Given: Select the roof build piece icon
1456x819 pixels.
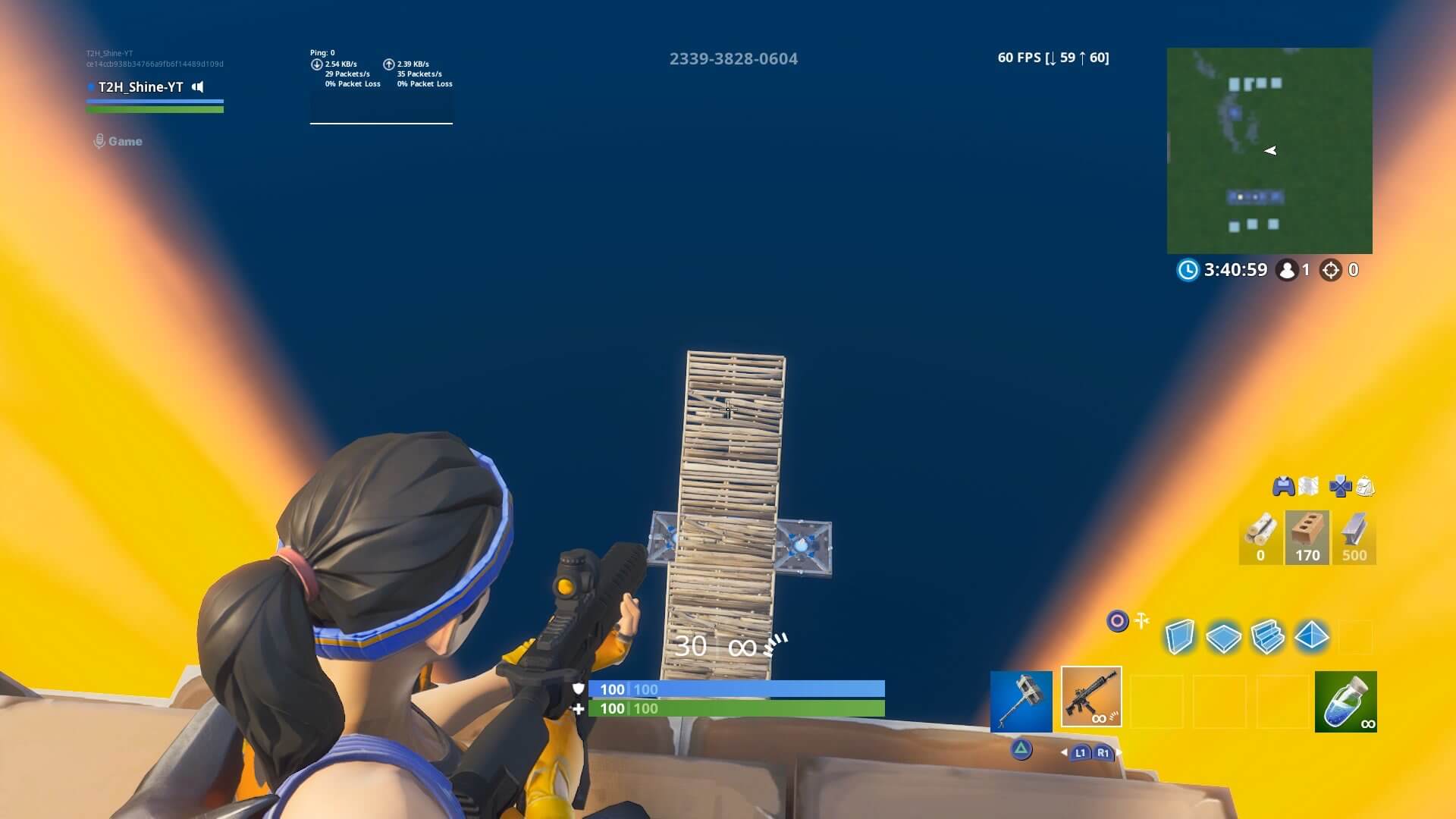Looking at the screenshot, I should (1311, 638).
